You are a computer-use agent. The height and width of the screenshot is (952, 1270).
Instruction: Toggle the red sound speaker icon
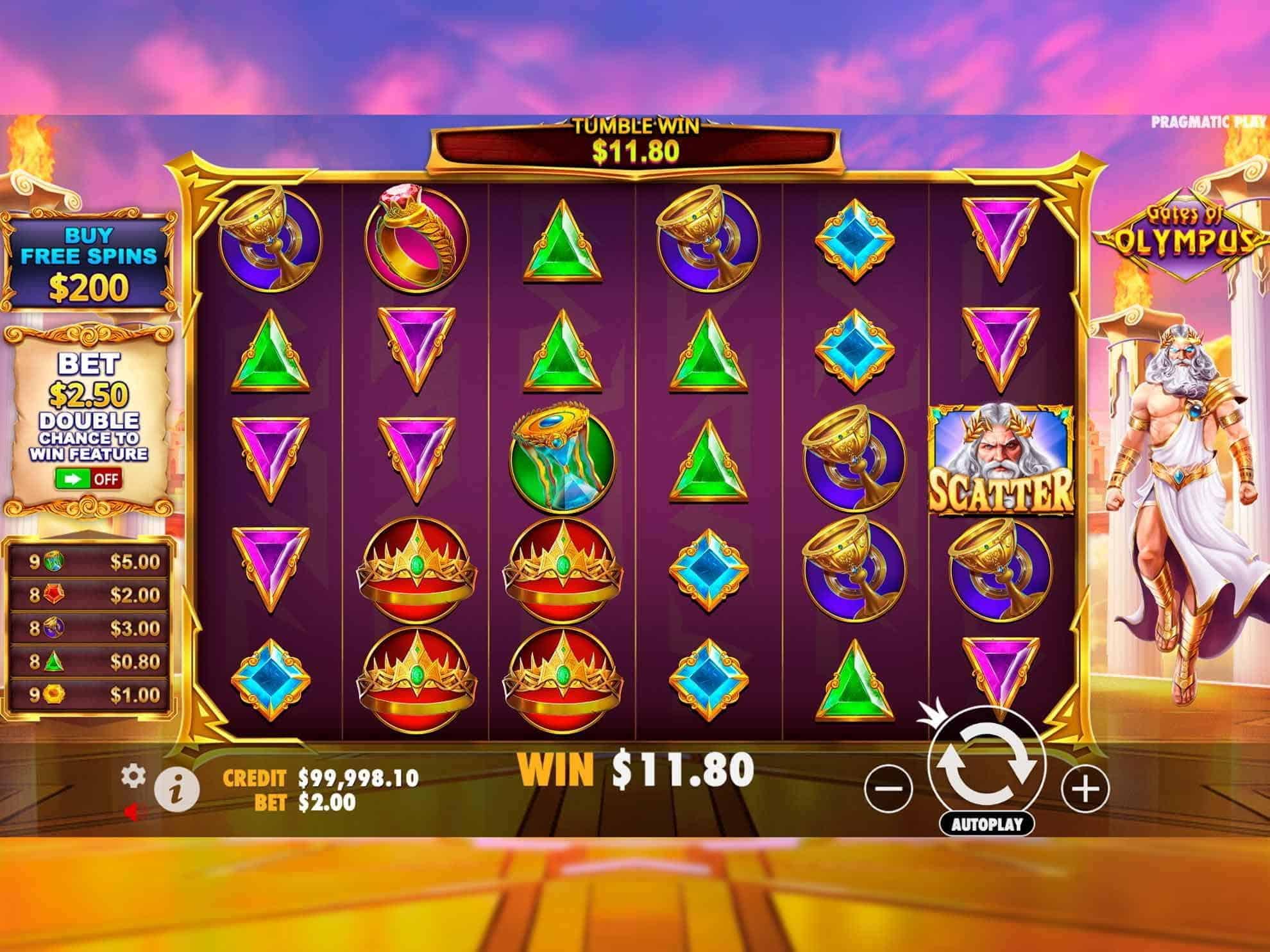pyautogui.click(x=132, y=812)
